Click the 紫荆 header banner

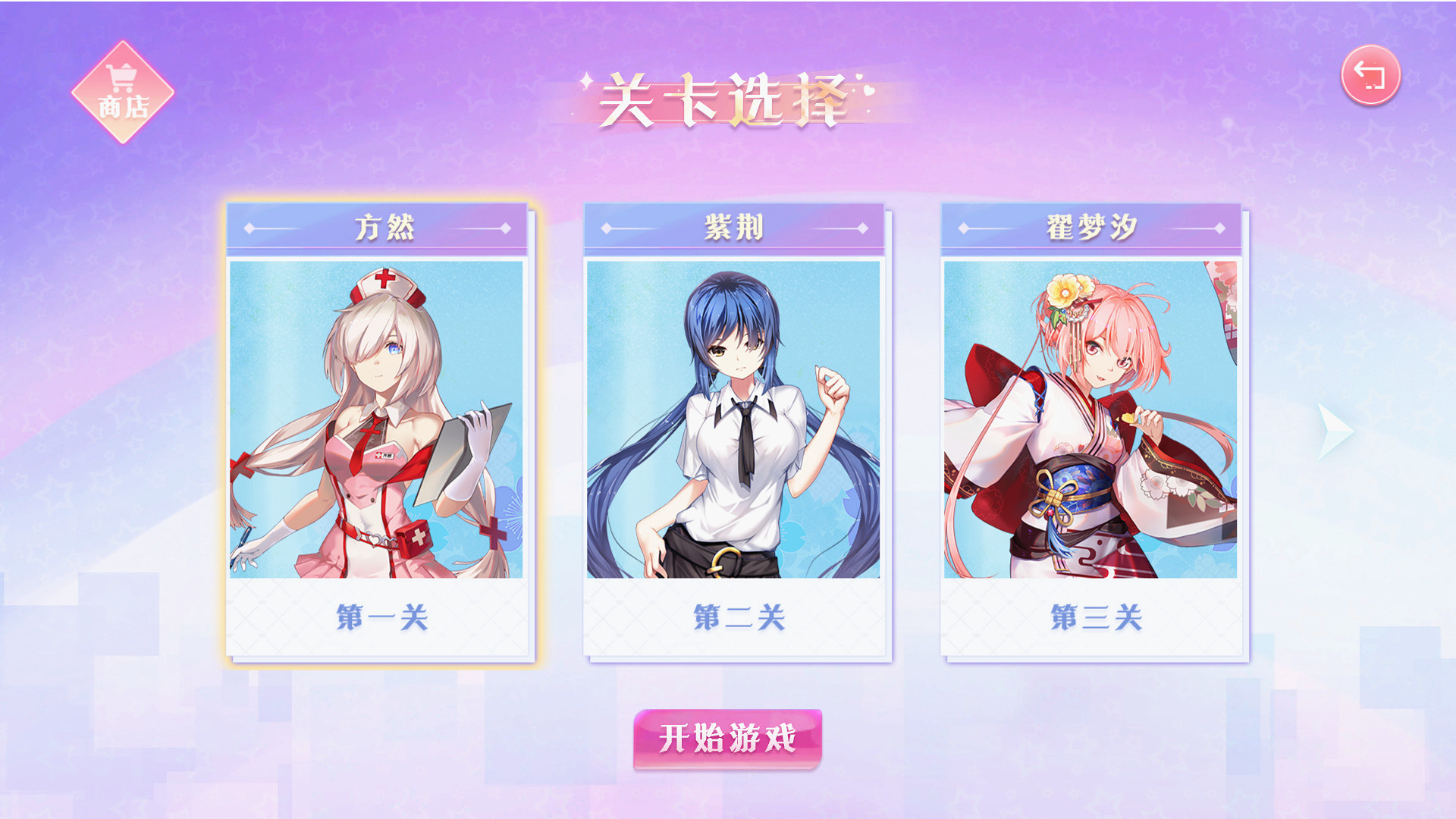735,226
